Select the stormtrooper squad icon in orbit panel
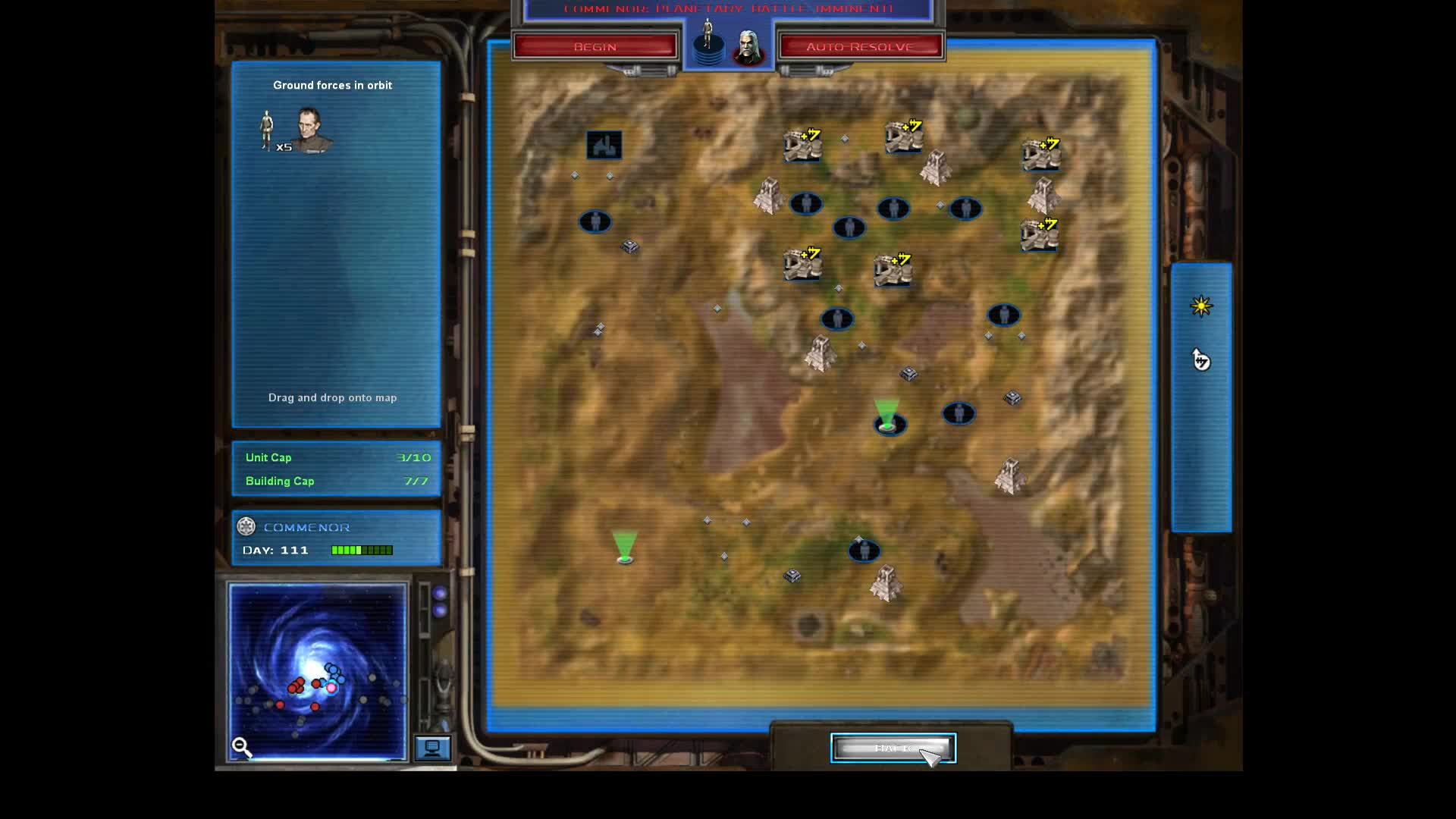Screen dimensions: 1456x819 (x=265, y=130)
